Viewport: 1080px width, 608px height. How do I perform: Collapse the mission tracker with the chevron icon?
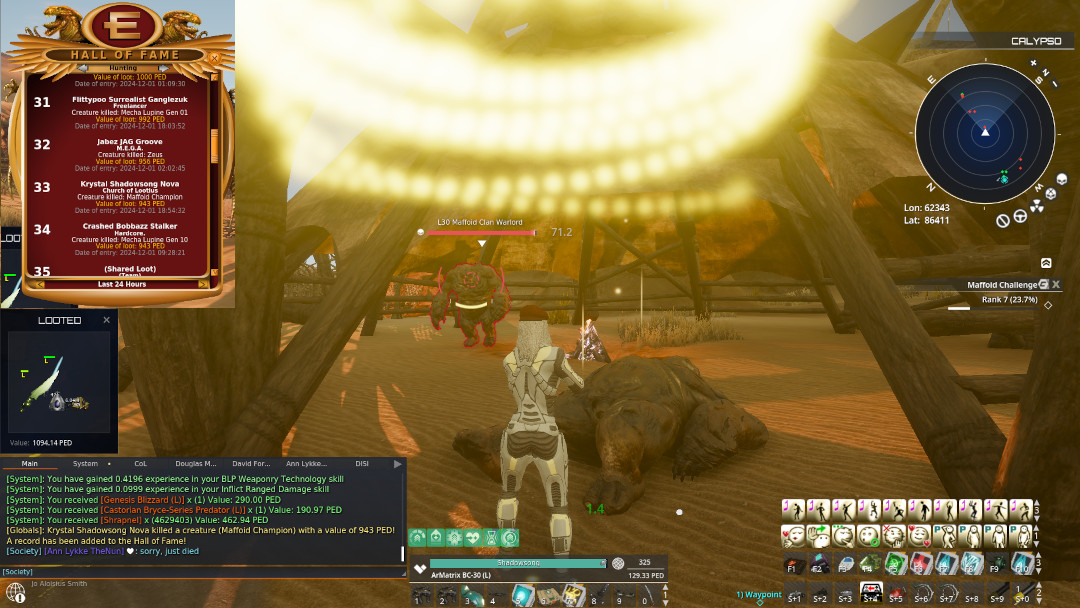(x=1046, y=263)
